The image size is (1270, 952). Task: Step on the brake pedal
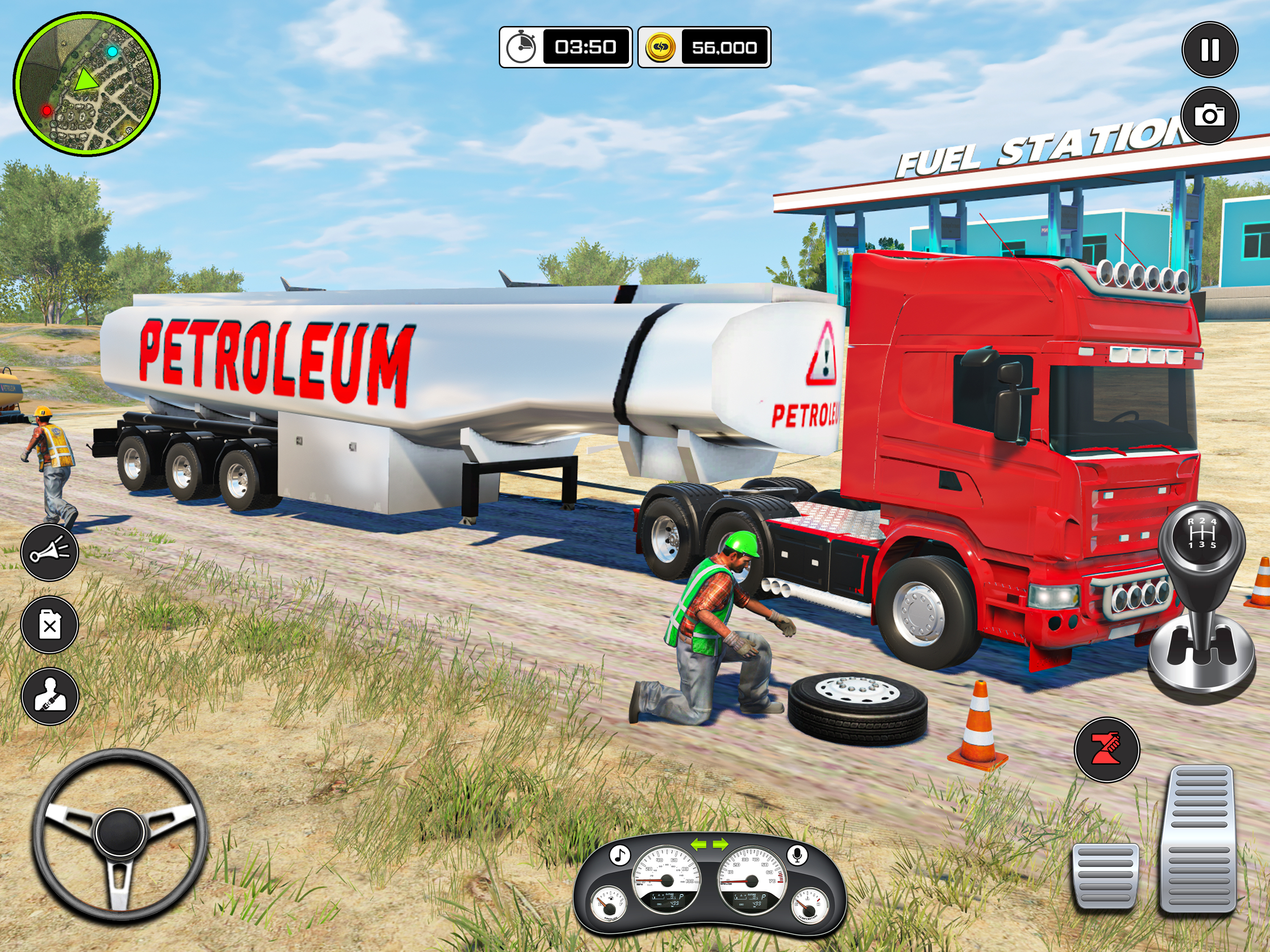[x=1105, y=876]
